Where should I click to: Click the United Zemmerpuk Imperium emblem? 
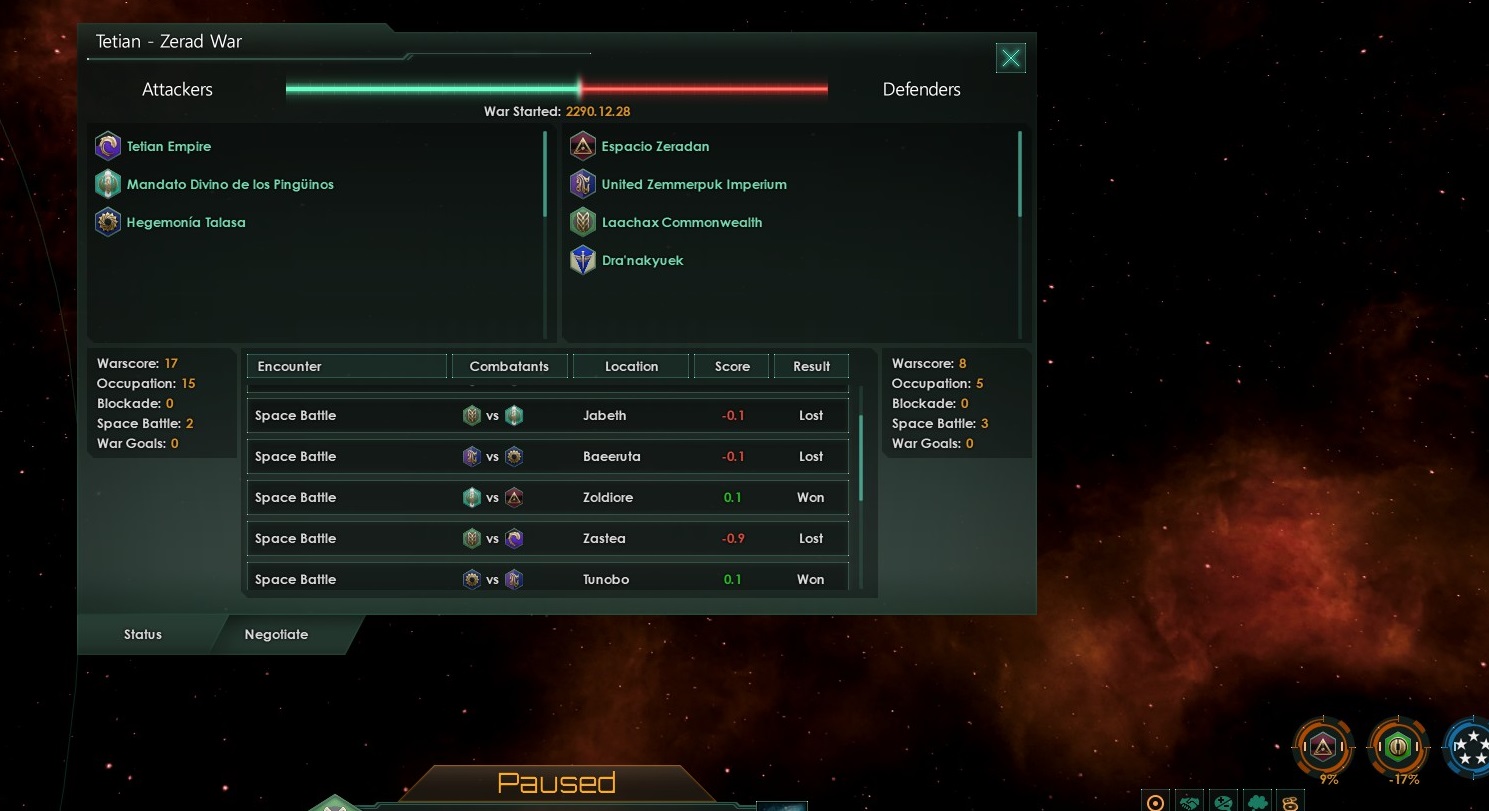tap(583, 184)
